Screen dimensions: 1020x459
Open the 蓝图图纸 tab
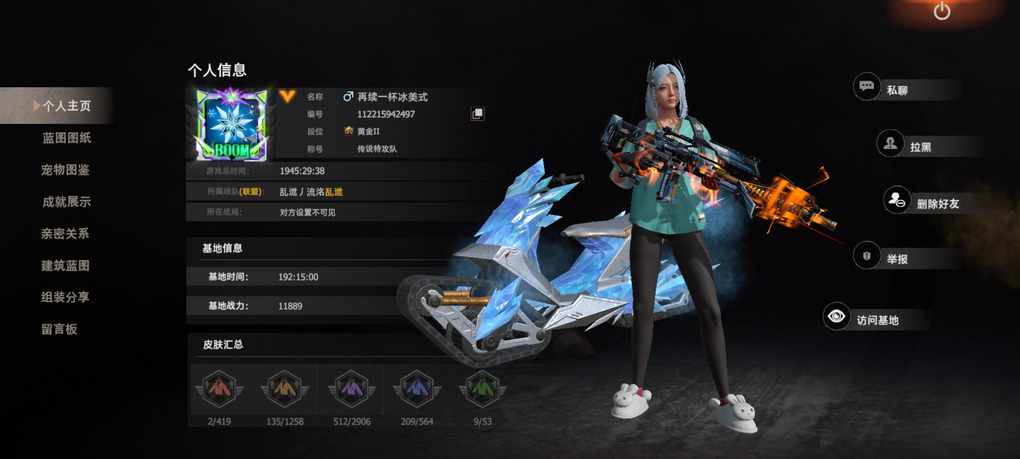pyautogui.click(x=66, y=138)
